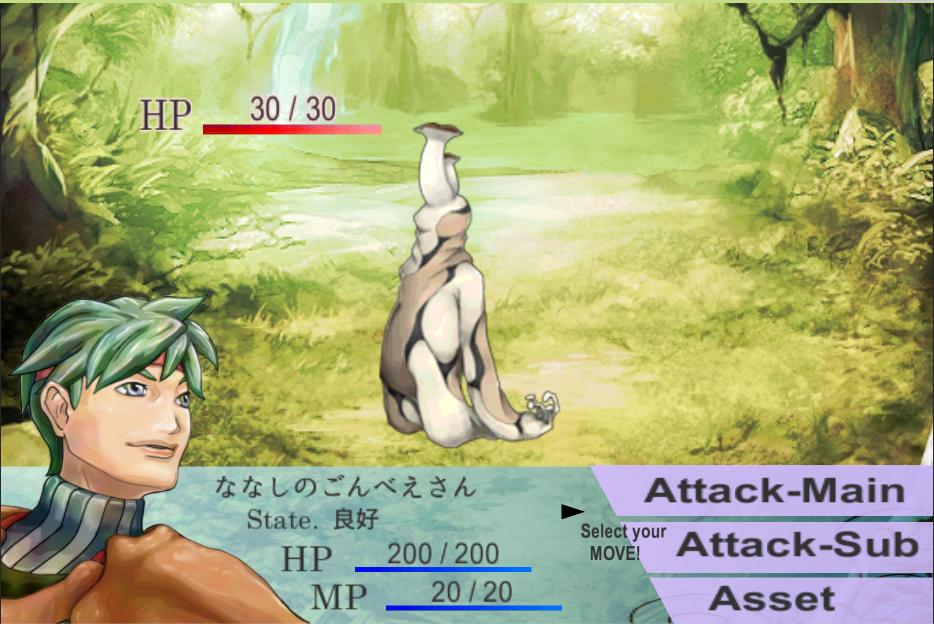Screen dimensions: 934x624
Task: Open the Asset menu option
Action: pyautogui.click(x=771, y=599)
